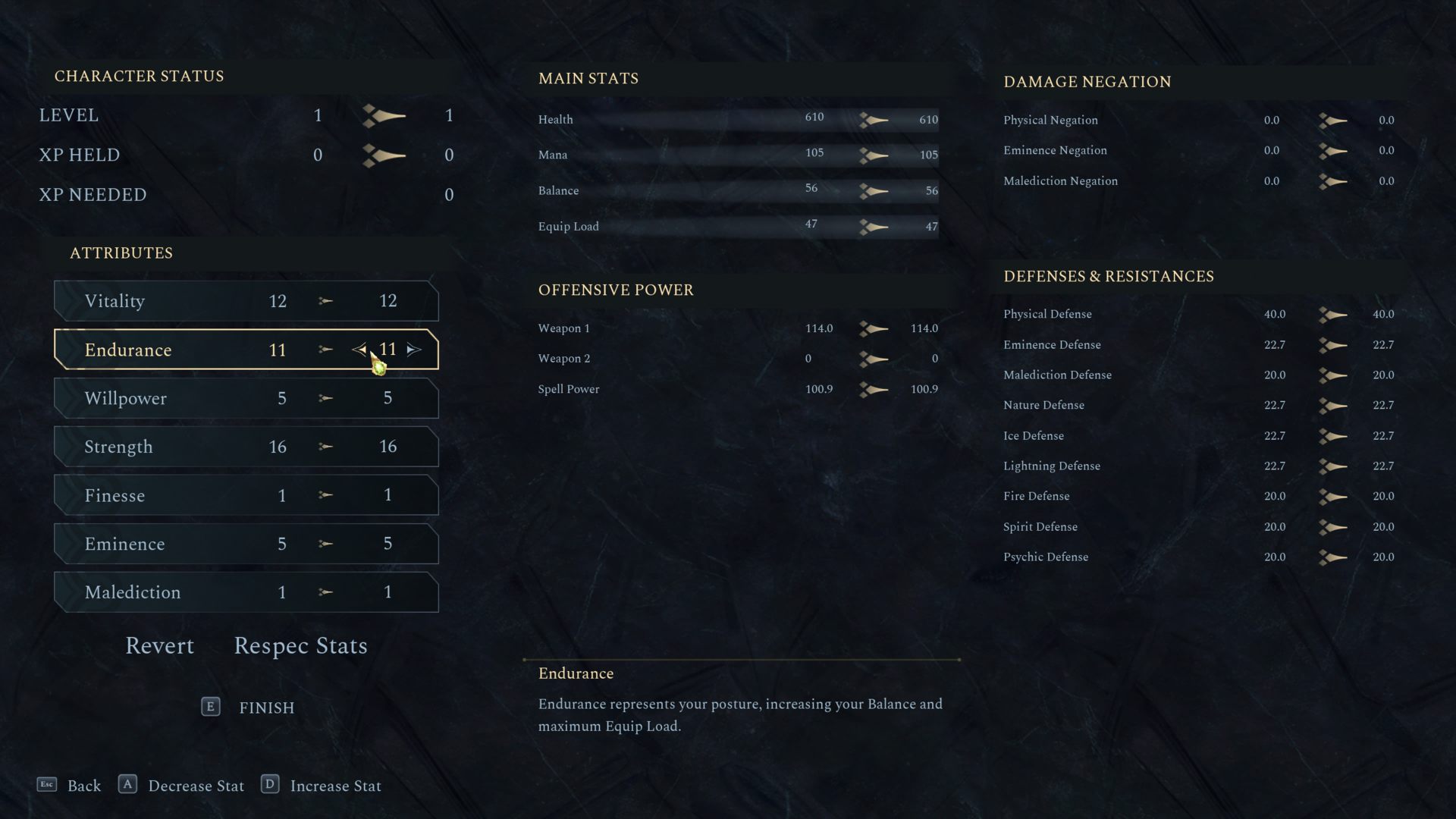This screenshot has width=1456, height=819.
Task: Pick the Malediction attribute row
Action: point(246,592)
